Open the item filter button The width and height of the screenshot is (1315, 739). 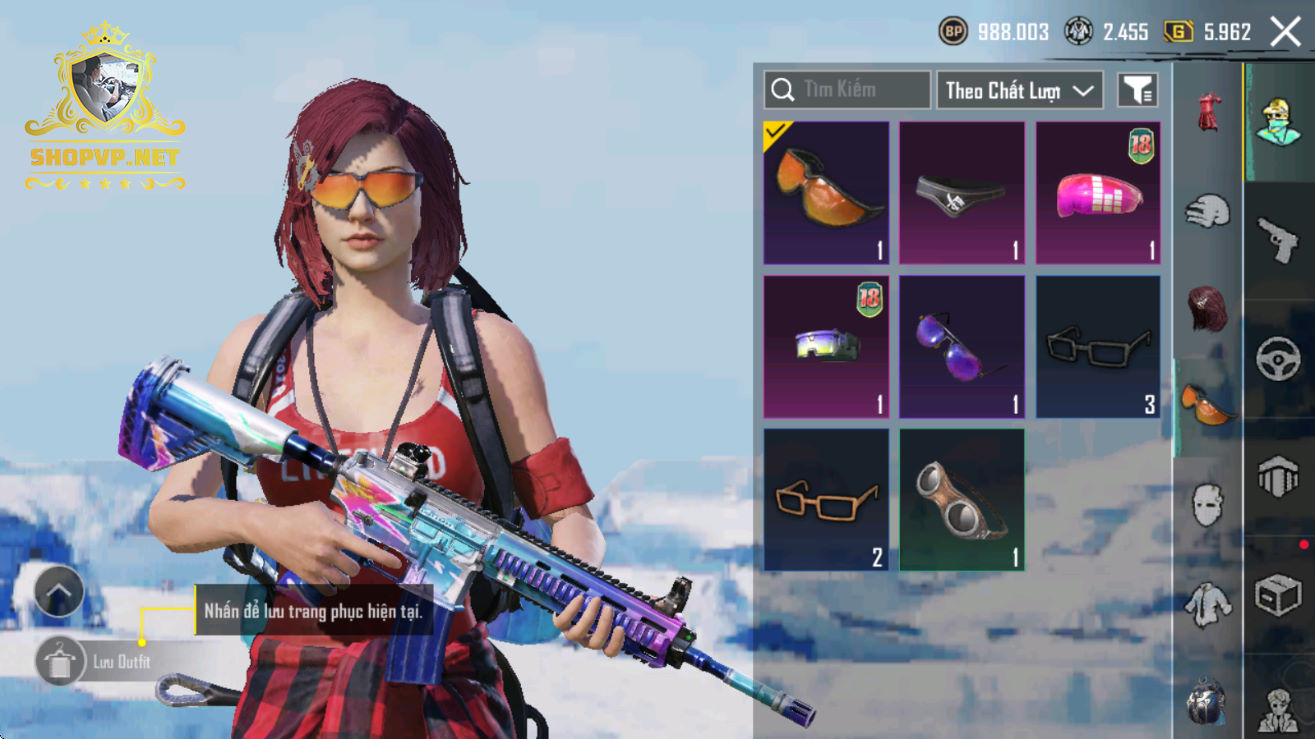click(1138, 90)
